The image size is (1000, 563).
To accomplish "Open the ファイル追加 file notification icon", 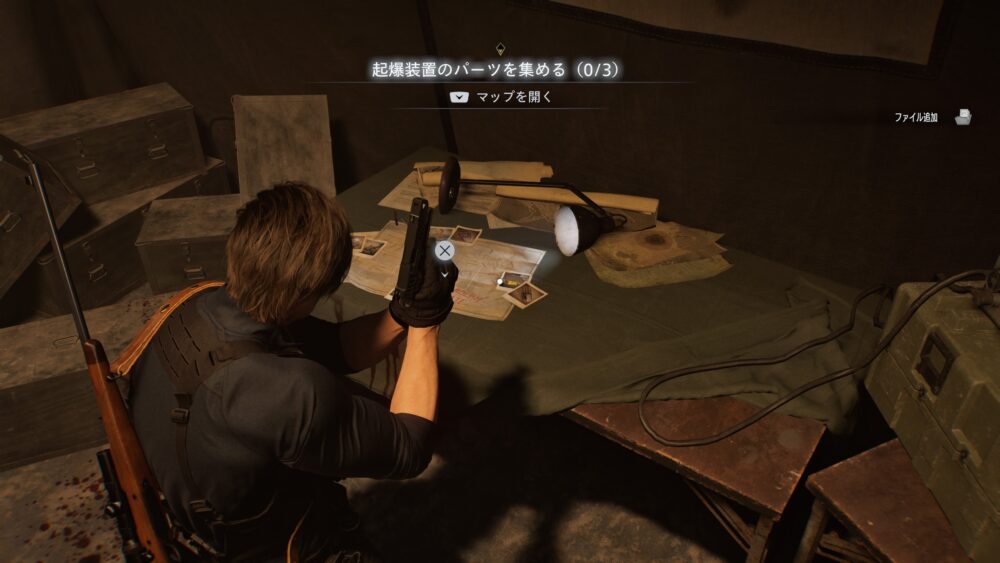I will point(963,117).
